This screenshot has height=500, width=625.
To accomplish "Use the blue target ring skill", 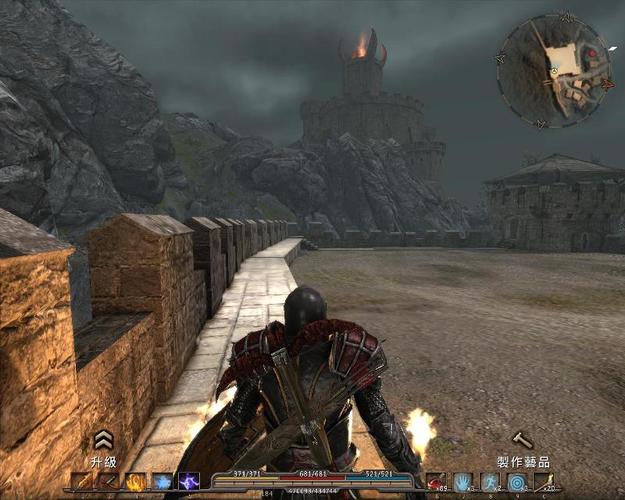I will 516,482.
